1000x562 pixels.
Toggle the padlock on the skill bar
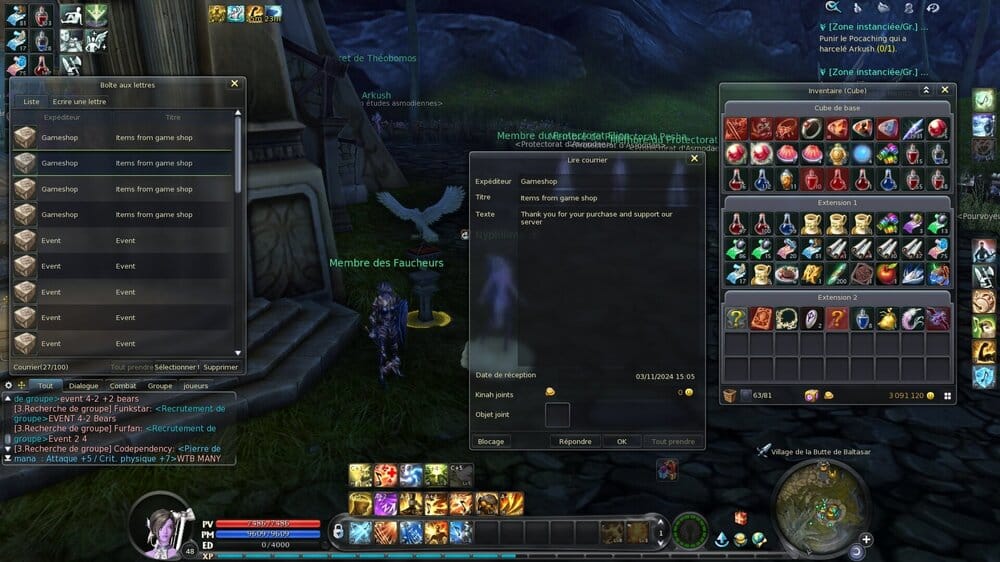(x=339, y=530)
